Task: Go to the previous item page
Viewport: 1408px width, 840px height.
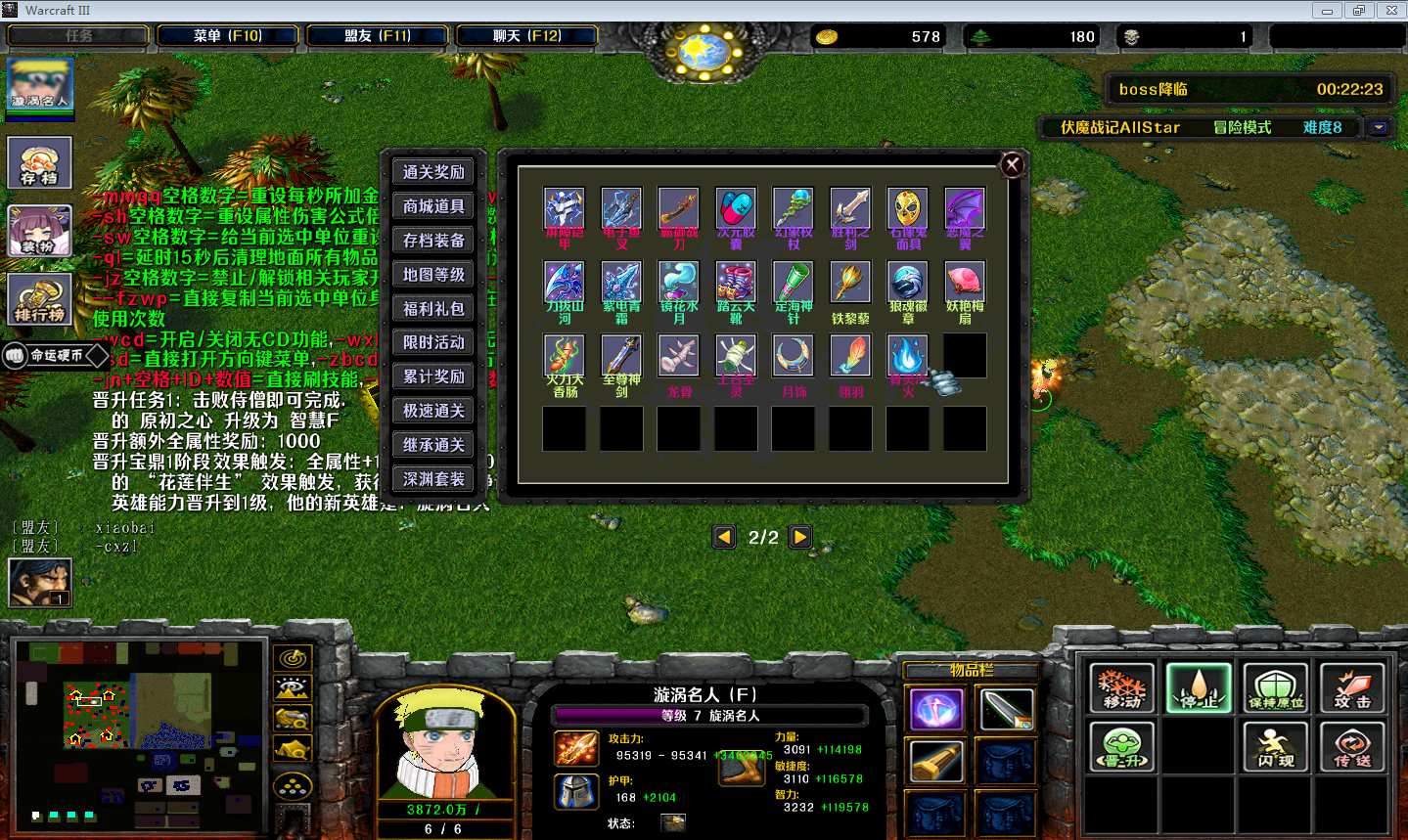Action: point(724,537)
